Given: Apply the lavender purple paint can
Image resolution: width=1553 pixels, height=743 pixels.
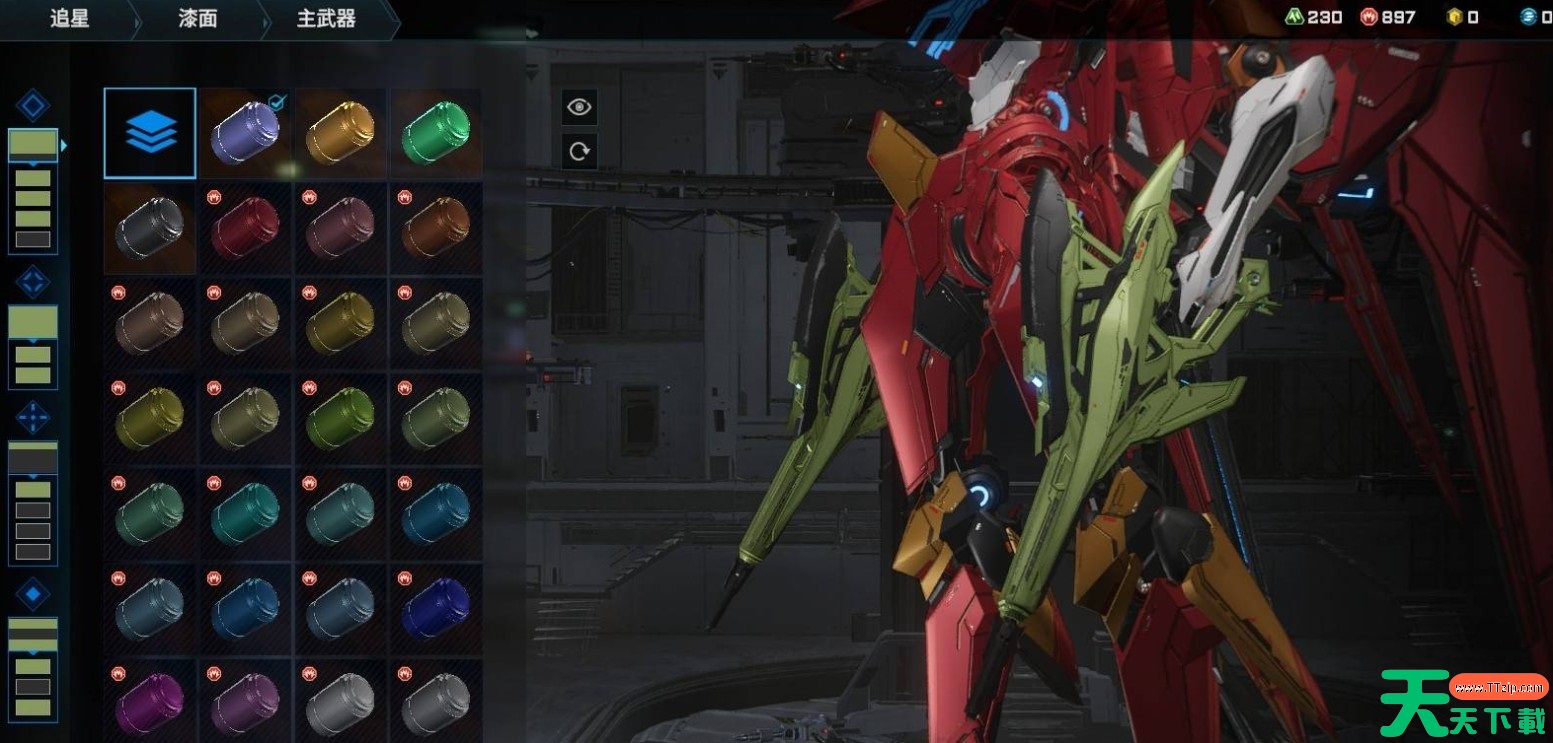Looking at the screenshot, I should (x=244, y=134).
